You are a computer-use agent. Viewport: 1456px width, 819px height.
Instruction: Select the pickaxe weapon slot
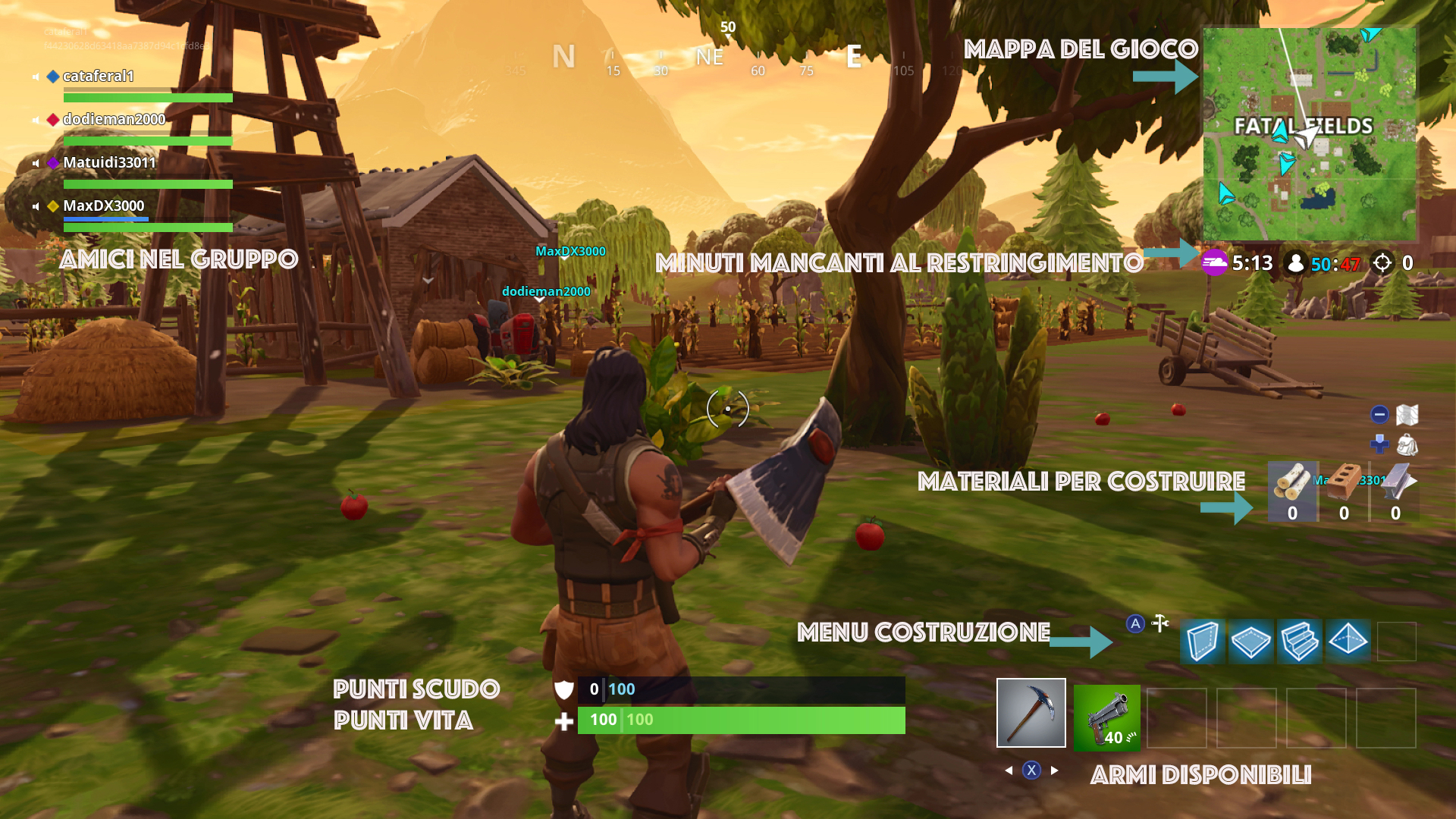[1031, 713]
